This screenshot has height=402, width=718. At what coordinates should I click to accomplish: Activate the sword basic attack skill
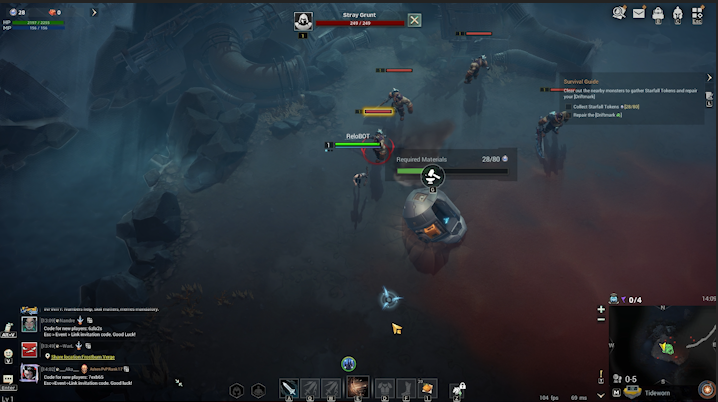pos(289,389)
